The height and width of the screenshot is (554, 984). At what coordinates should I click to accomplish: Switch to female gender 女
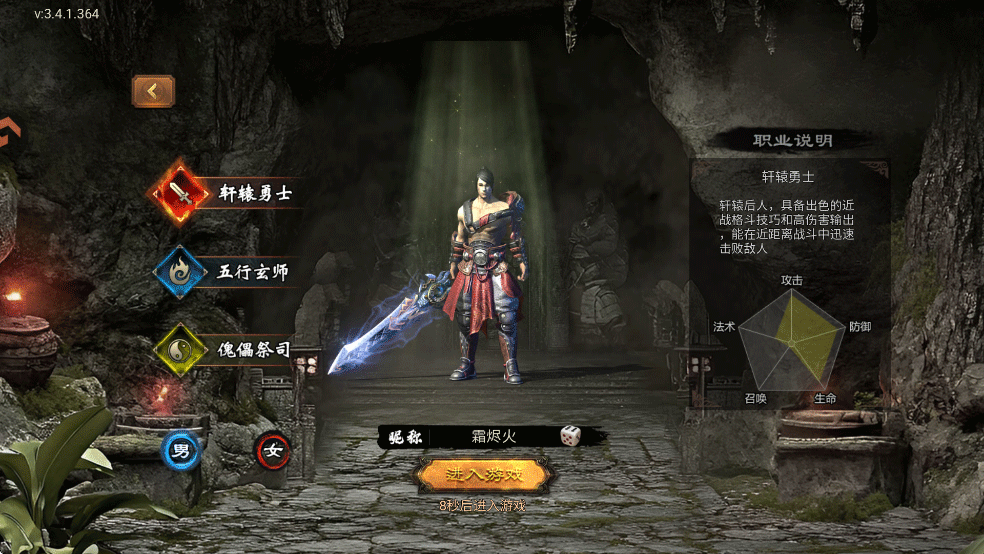pos(272,451)
